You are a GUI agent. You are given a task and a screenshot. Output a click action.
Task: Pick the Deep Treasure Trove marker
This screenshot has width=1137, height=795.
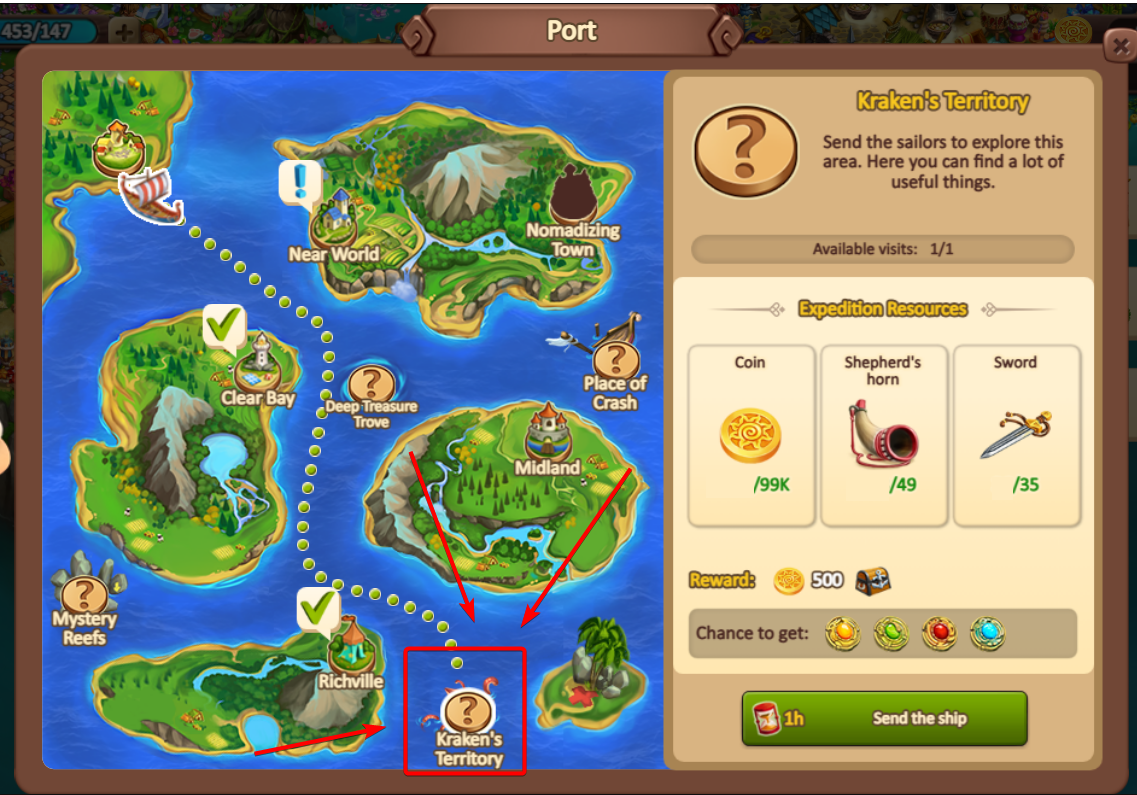click(x=372, y=383)
